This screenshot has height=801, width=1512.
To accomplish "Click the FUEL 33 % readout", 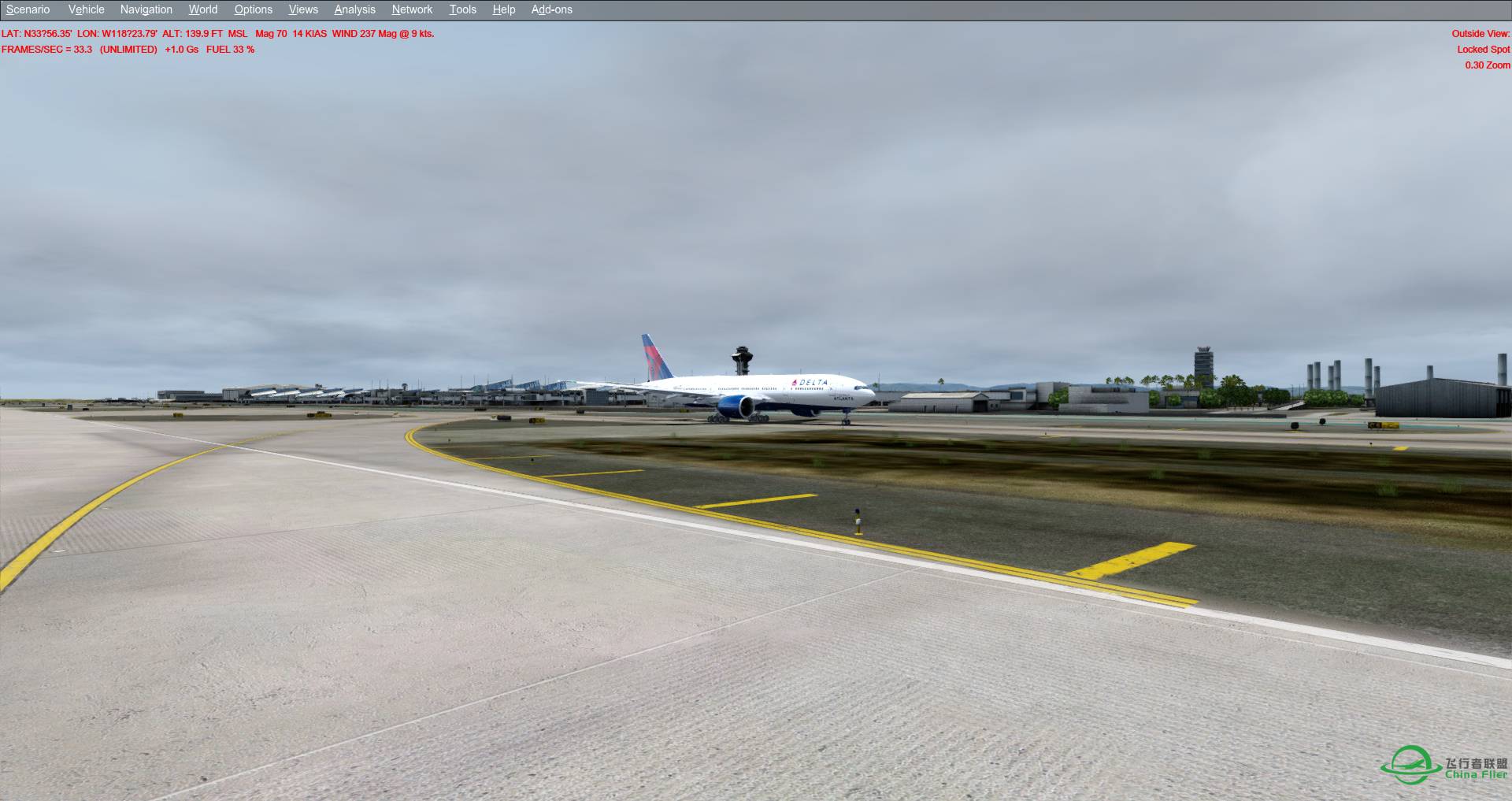I will click(x=230, y=49).
